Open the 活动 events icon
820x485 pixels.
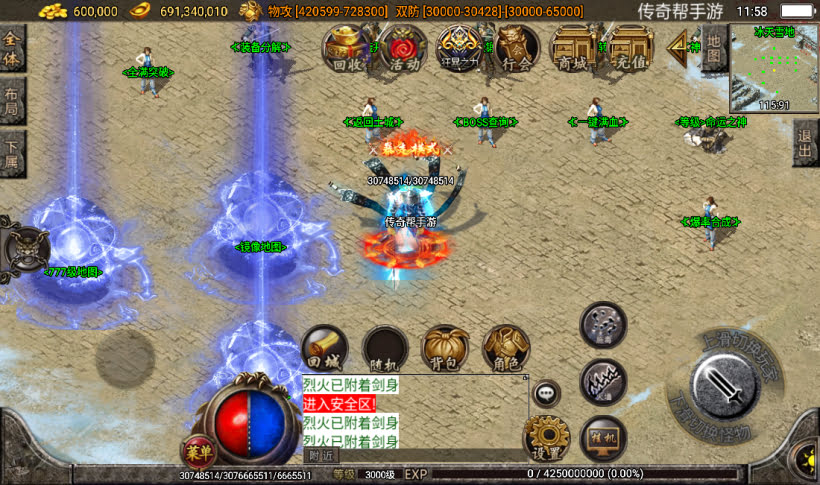403,48
